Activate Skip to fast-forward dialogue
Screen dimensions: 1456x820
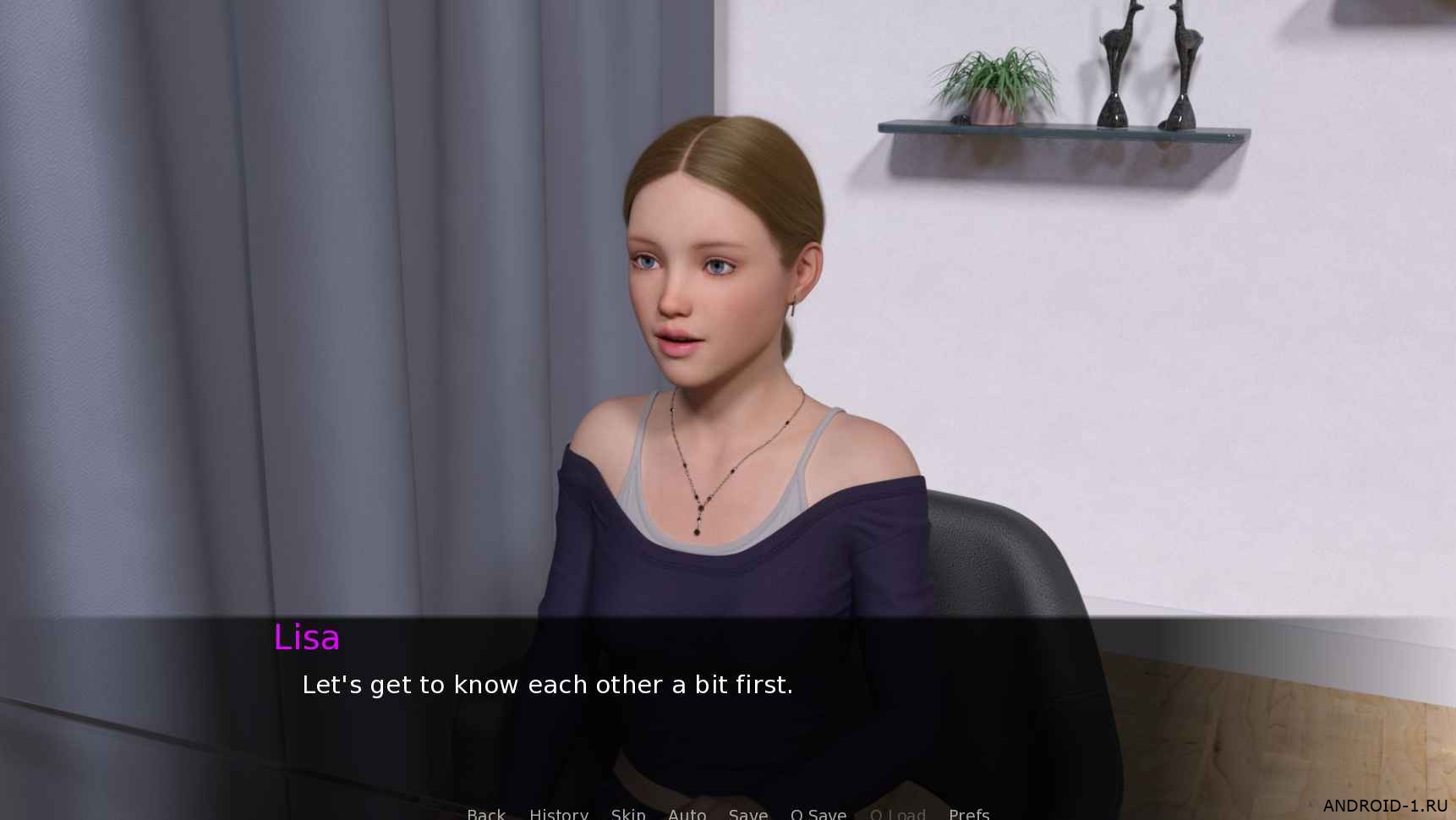coord(628,813)
